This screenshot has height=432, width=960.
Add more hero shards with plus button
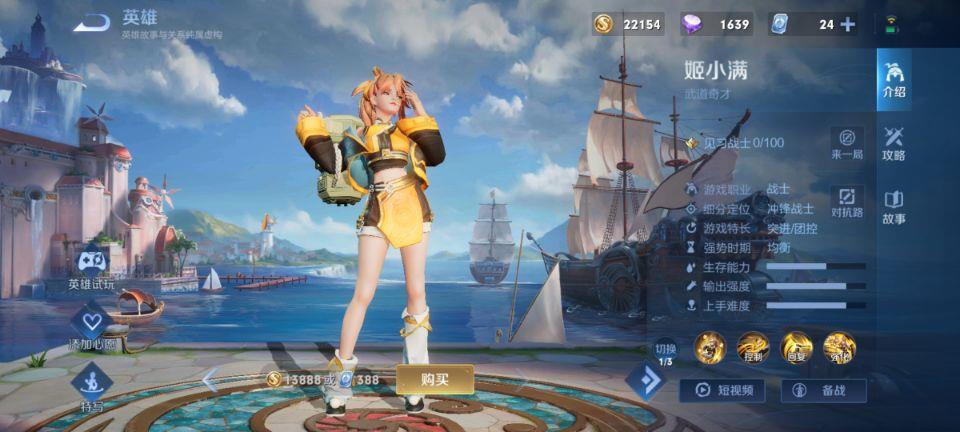(848, 24)
